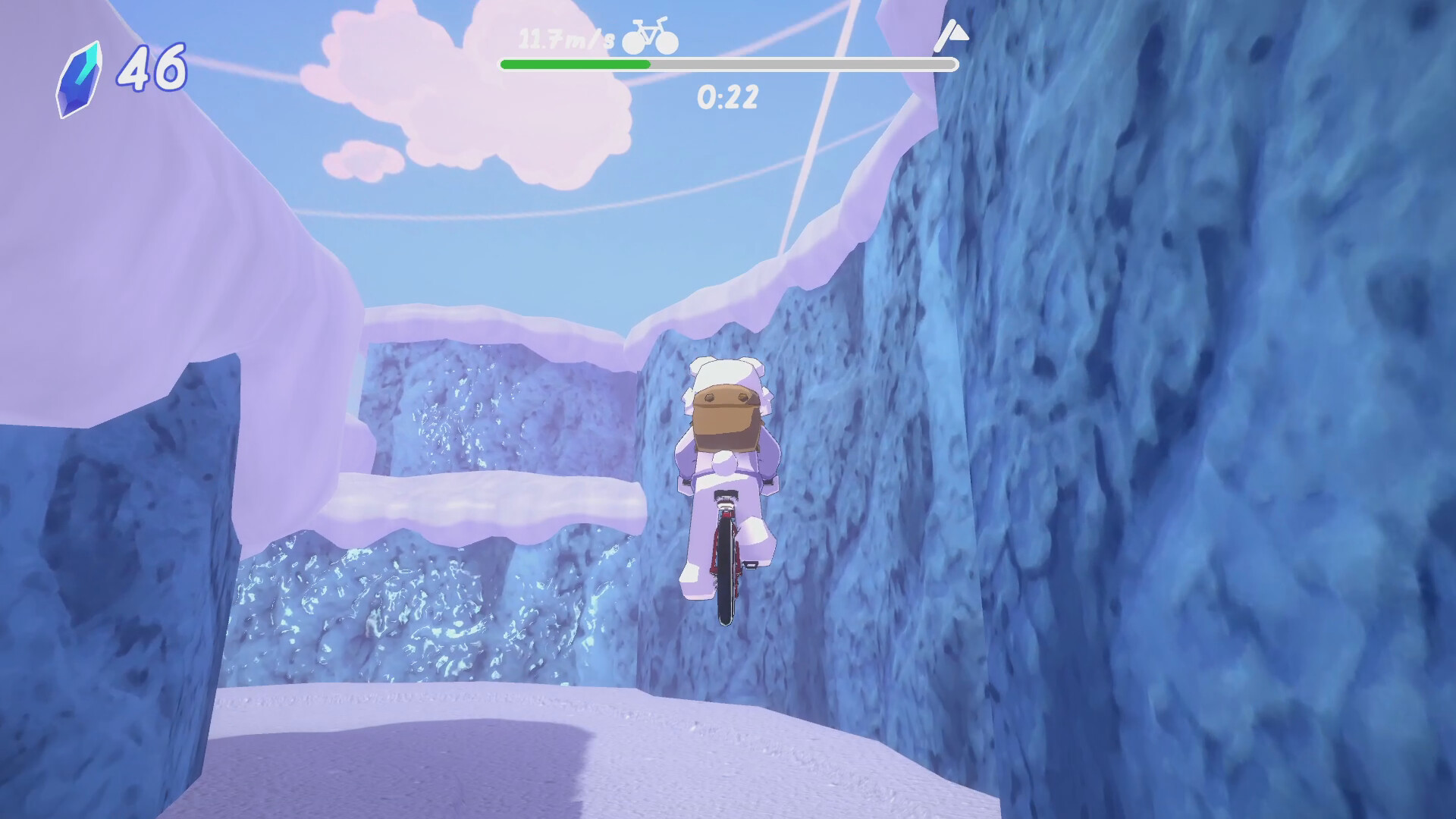Click the race timer showing 0:22

(726, 96)
